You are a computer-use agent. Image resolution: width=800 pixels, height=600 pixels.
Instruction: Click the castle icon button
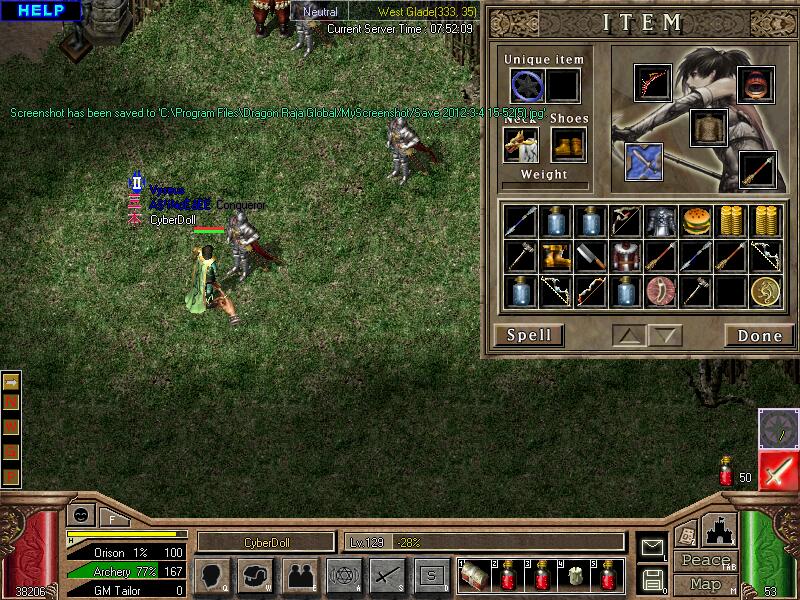[721, 529]
